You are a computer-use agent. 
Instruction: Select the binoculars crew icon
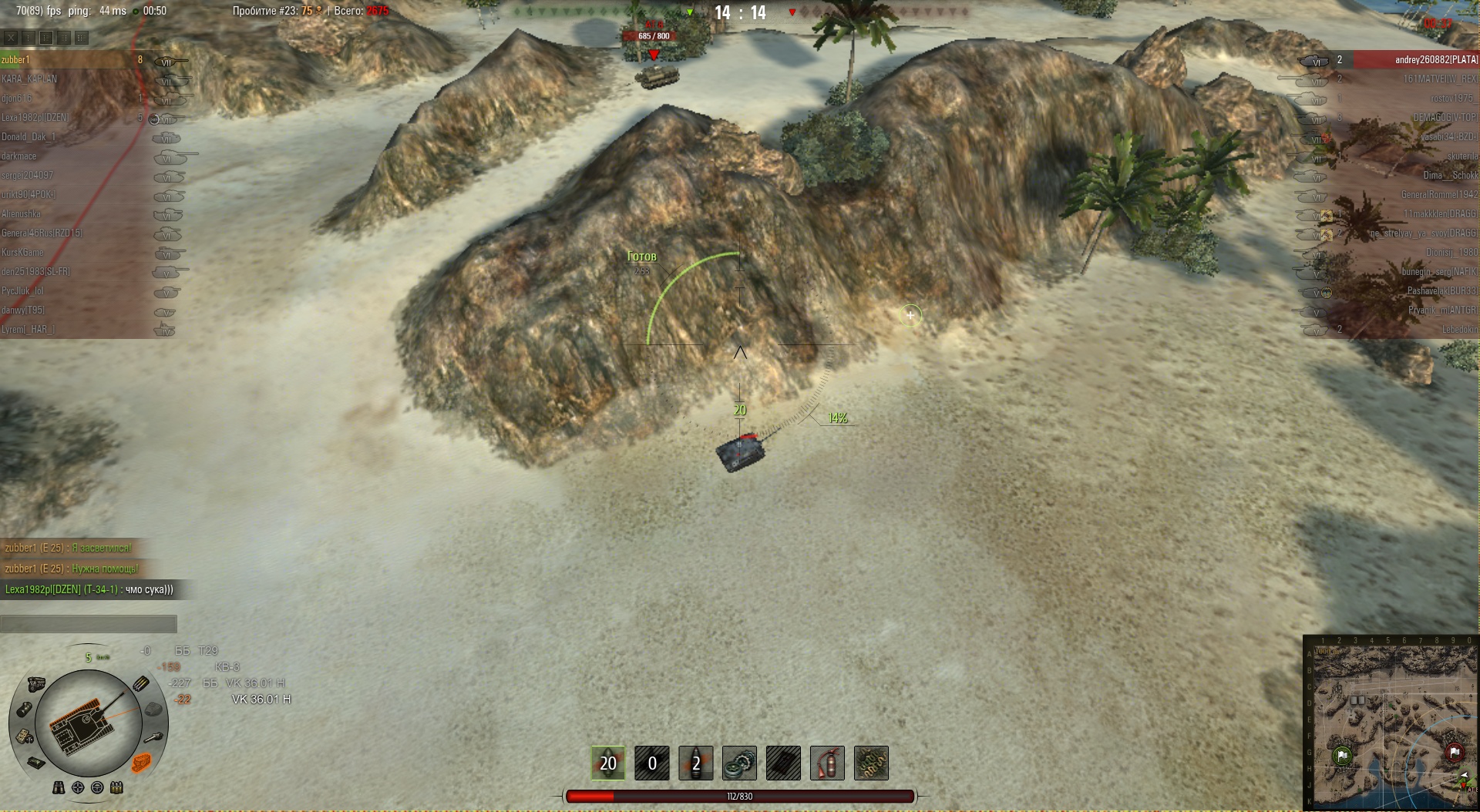pos(59,787)
